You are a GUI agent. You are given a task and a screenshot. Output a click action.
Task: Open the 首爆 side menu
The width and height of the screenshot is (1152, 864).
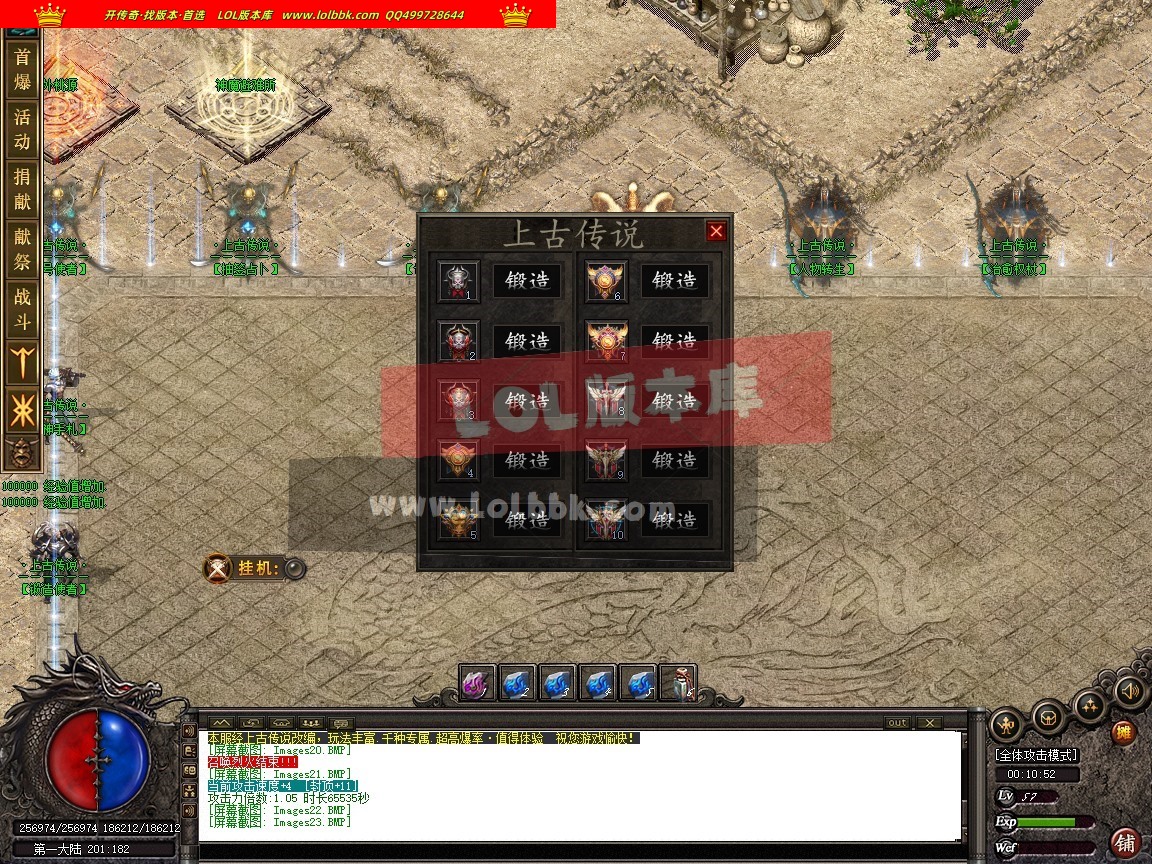22,69
